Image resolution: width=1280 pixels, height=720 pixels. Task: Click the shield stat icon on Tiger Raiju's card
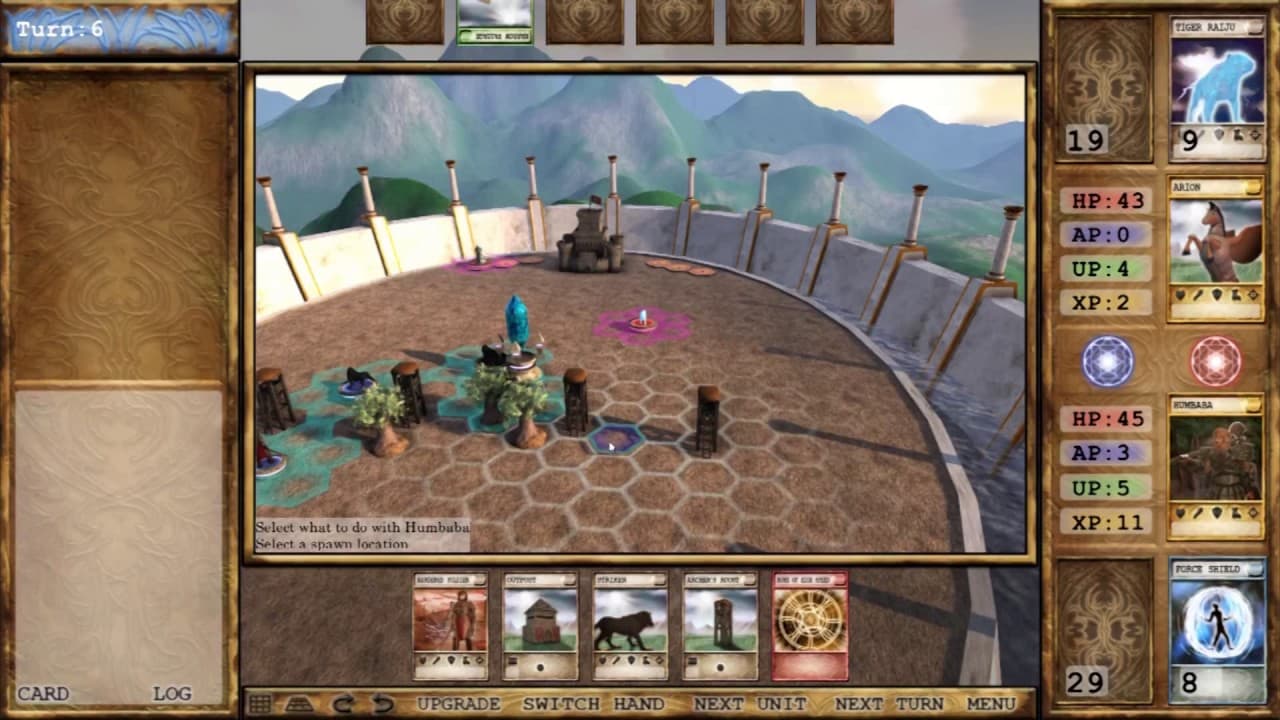pyautogui.click(x=1218, y=135)
